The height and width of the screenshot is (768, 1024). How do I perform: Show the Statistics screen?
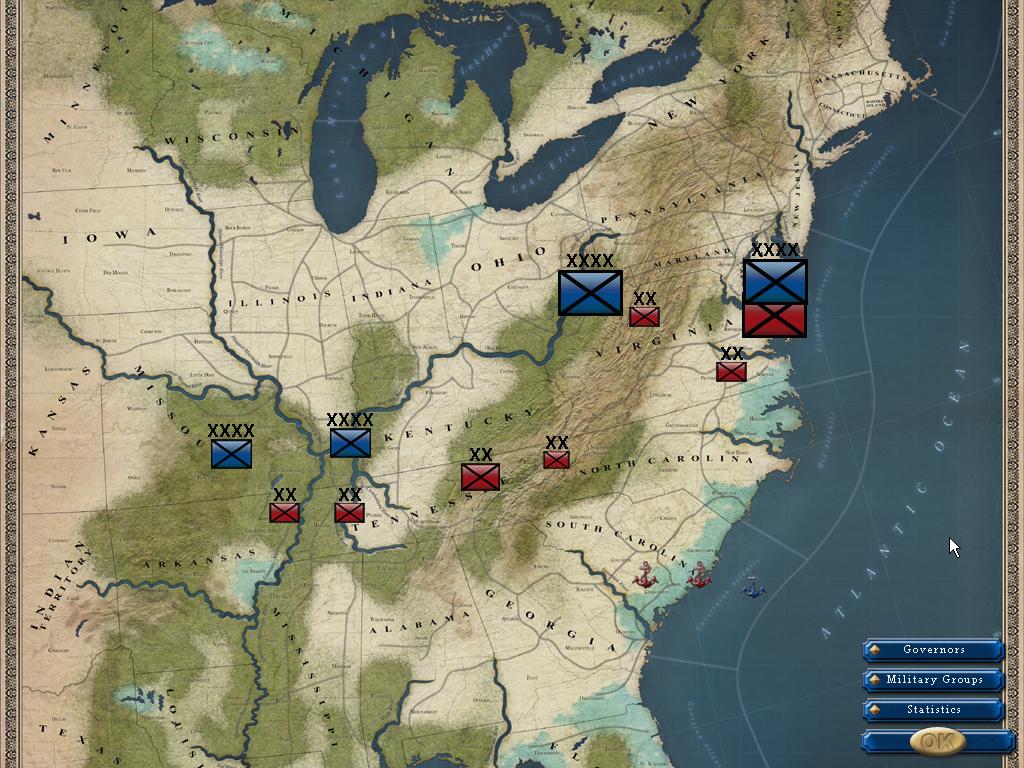(x=934, y=710)
